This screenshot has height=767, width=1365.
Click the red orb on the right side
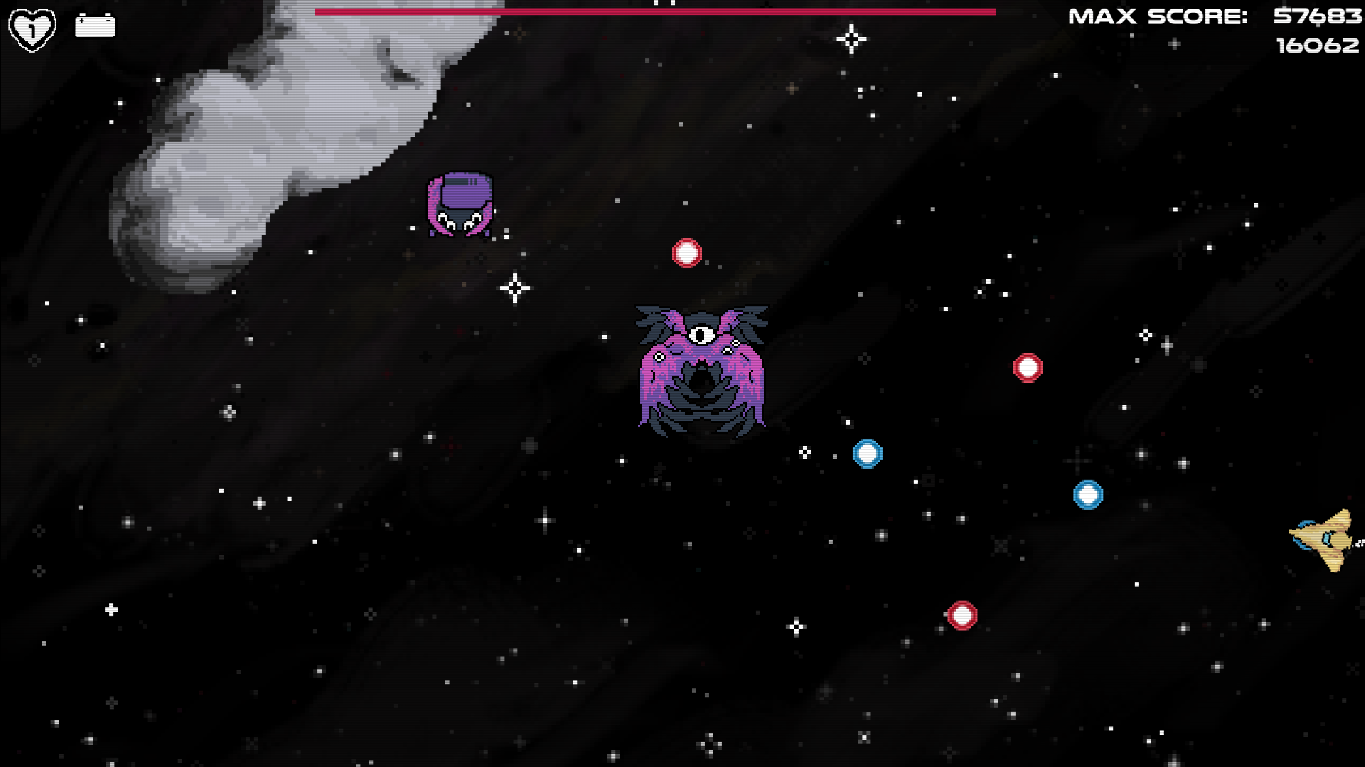point(1029,367)
